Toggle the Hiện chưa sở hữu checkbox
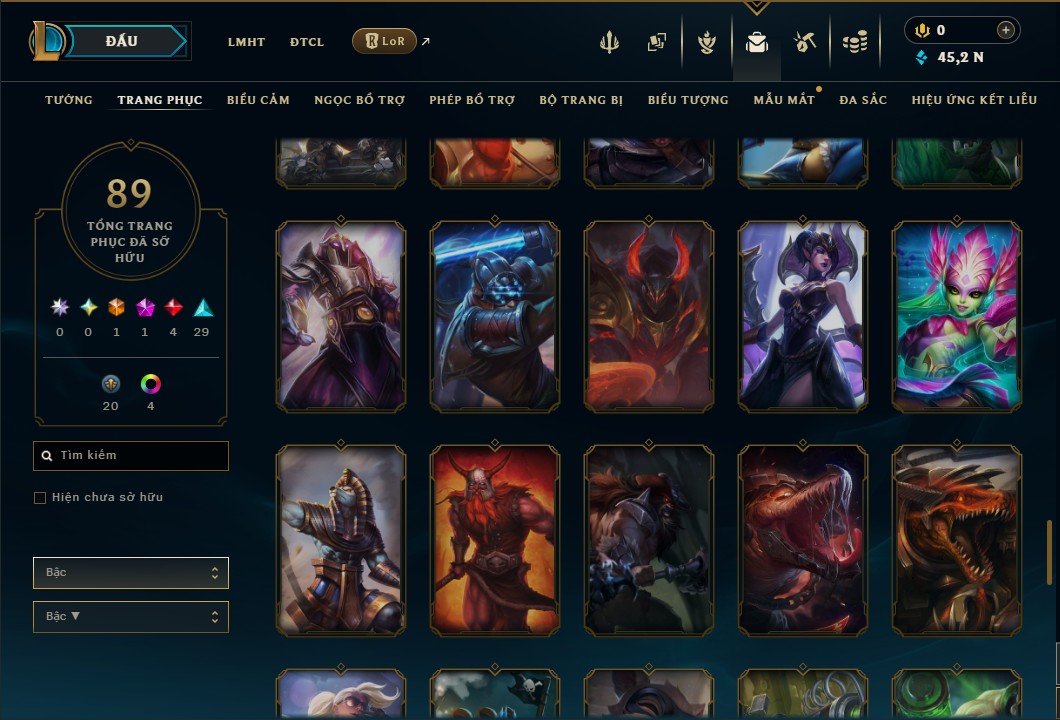This screenshot has width=1060, height=720. 40,498
